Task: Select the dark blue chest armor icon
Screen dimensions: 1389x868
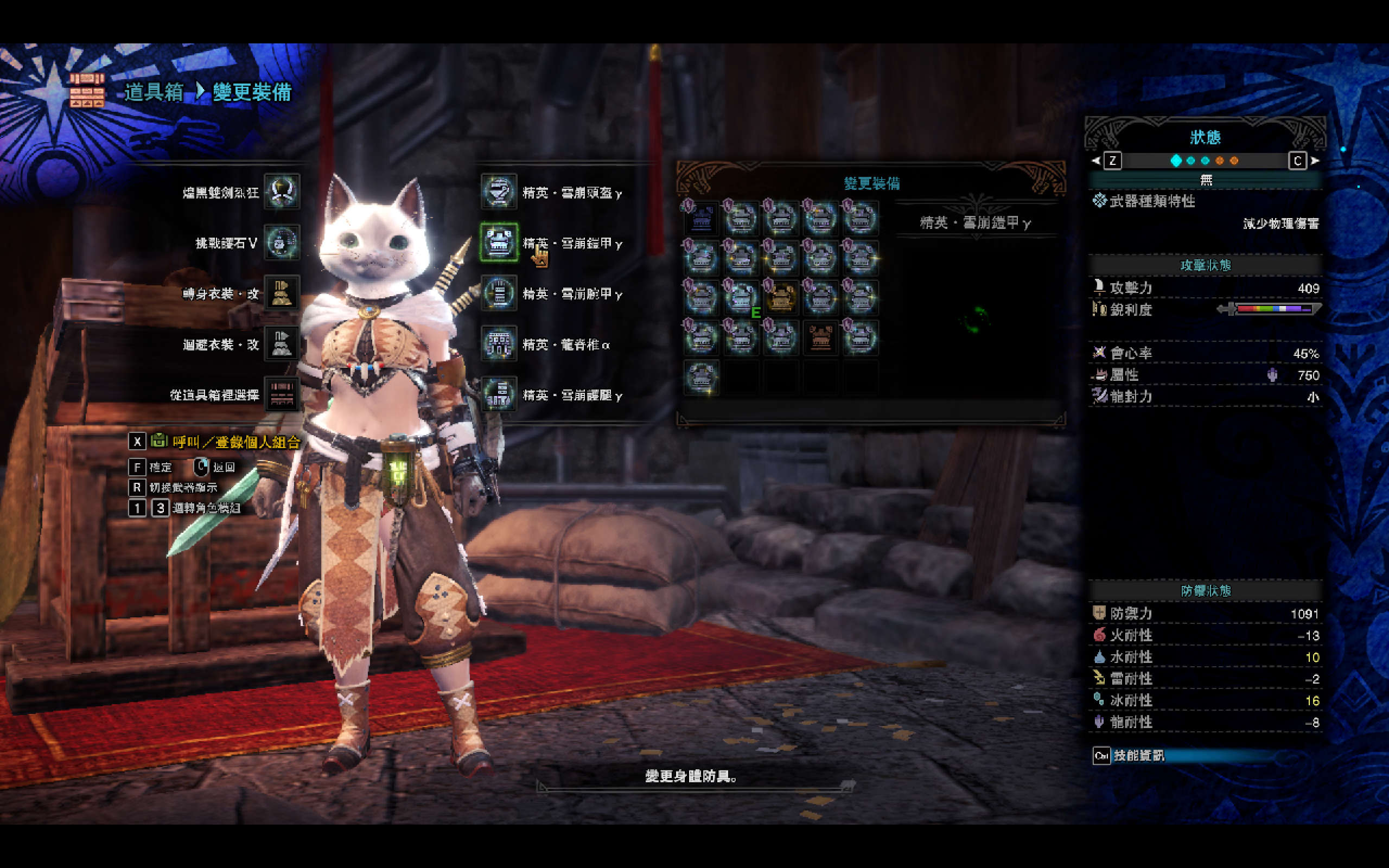Action: pyautogui.click(x=701, y=218)
